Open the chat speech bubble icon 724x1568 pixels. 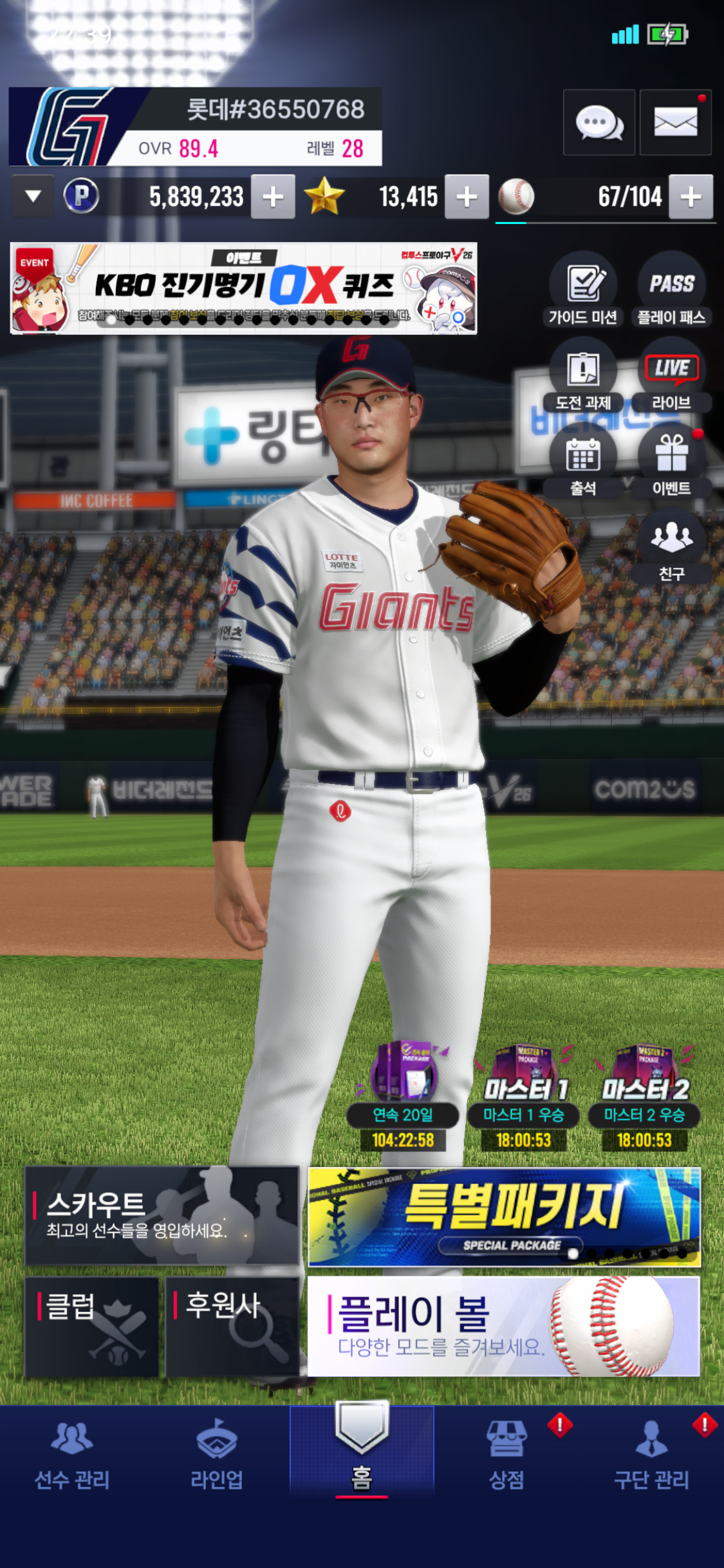pos(599,122)
